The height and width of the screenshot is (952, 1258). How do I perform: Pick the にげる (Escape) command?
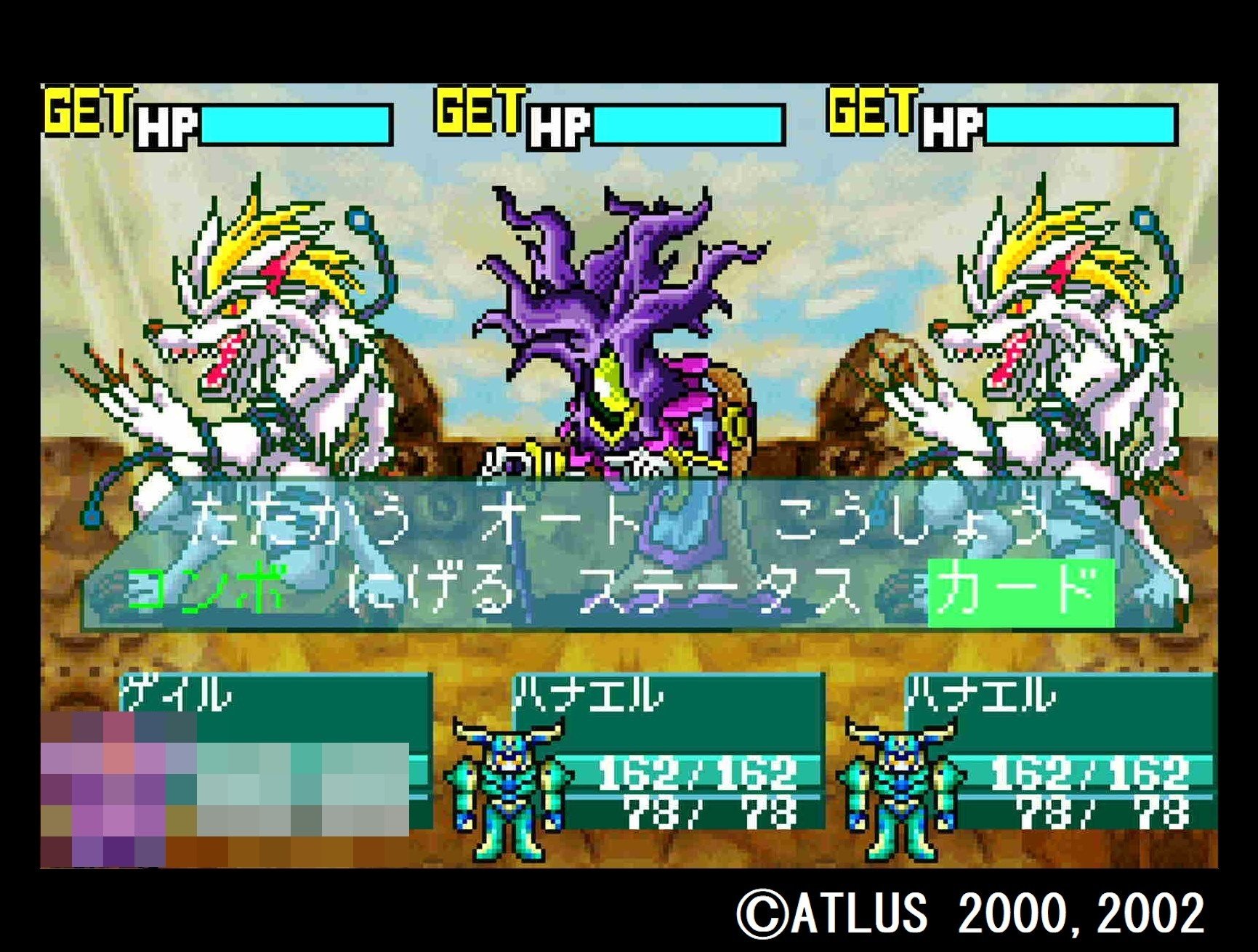429,589
